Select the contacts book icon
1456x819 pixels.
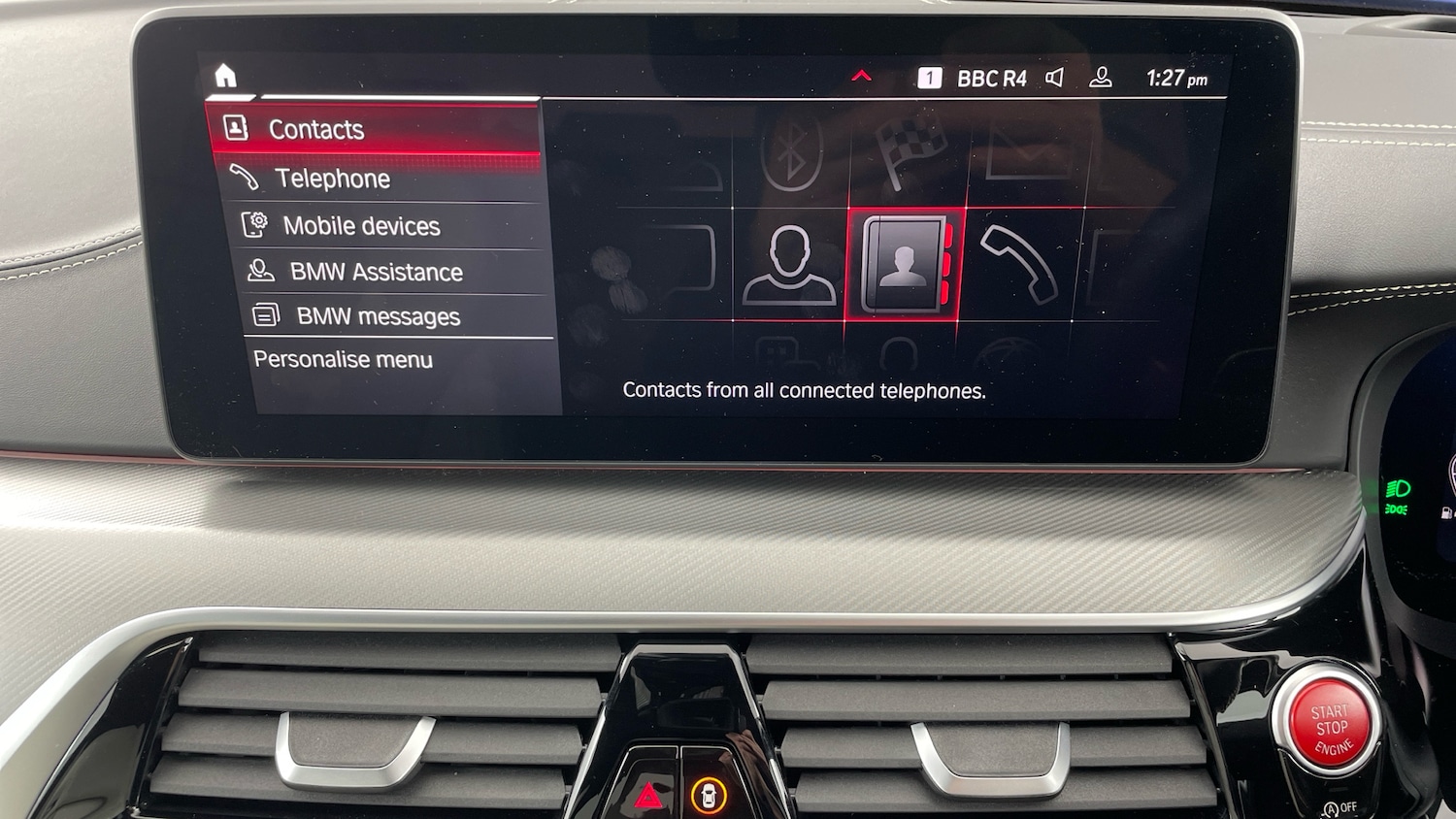(x=905, y=264)
